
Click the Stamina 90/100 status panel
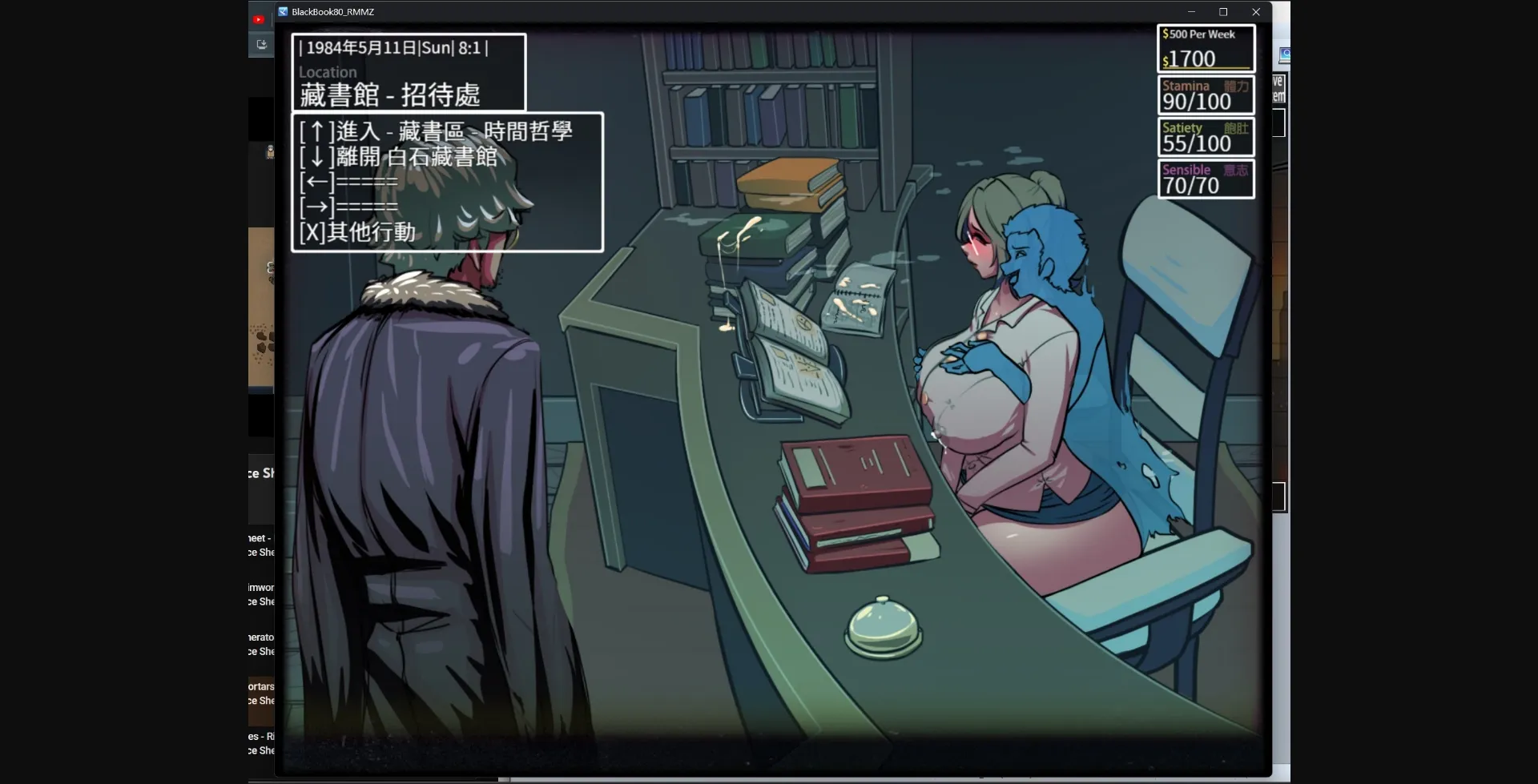(x=1206, y=94)
